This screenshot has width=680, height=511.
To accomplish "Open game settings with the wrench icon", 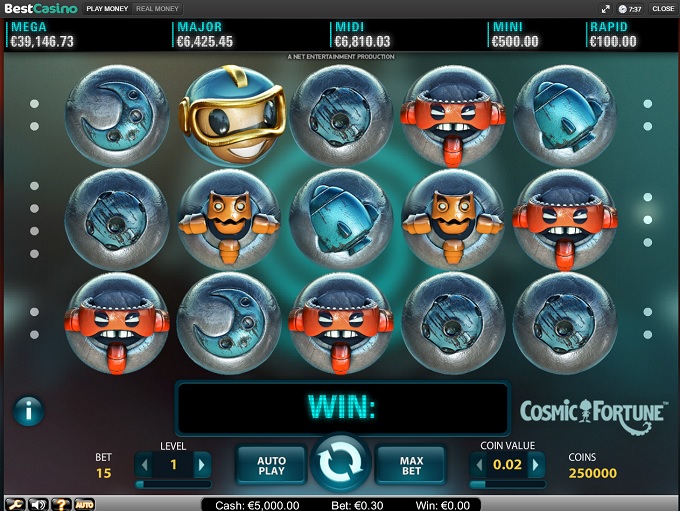I will (x=15, y=503).
